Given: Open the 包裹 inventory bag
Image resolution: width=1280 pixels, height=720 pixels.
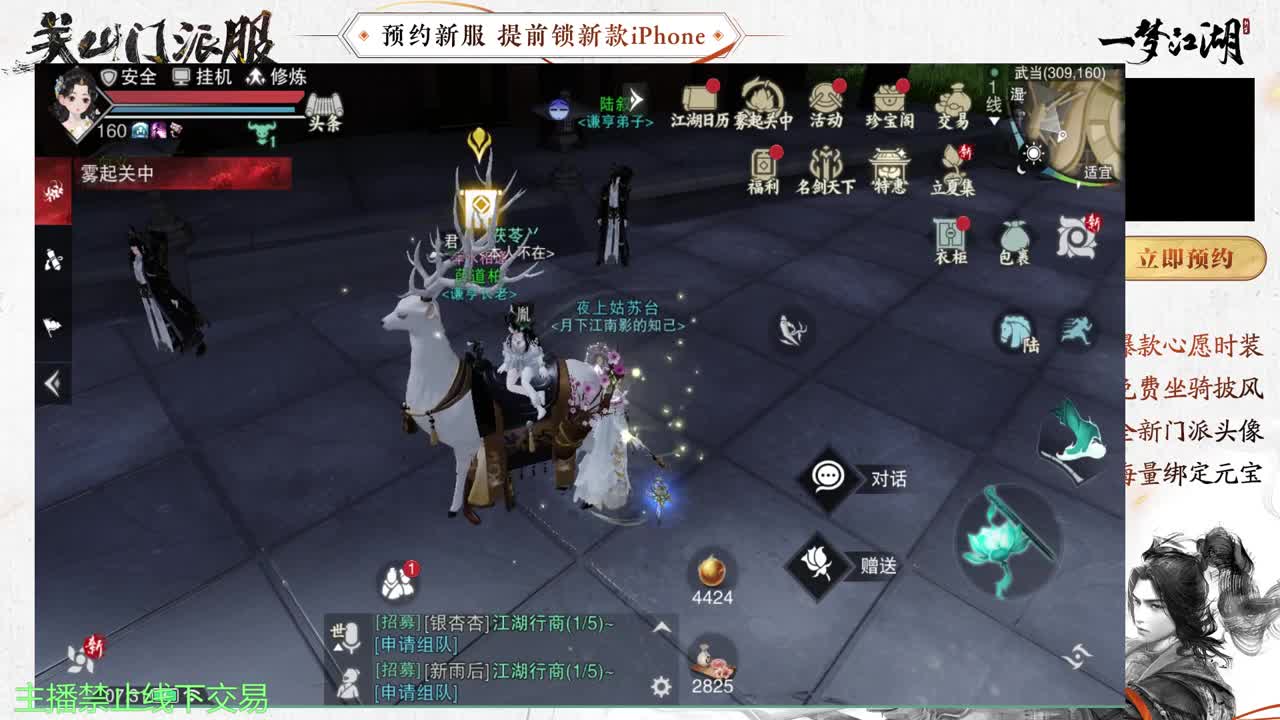Looking at the screenshot, I should click(x=1013, y=238).
